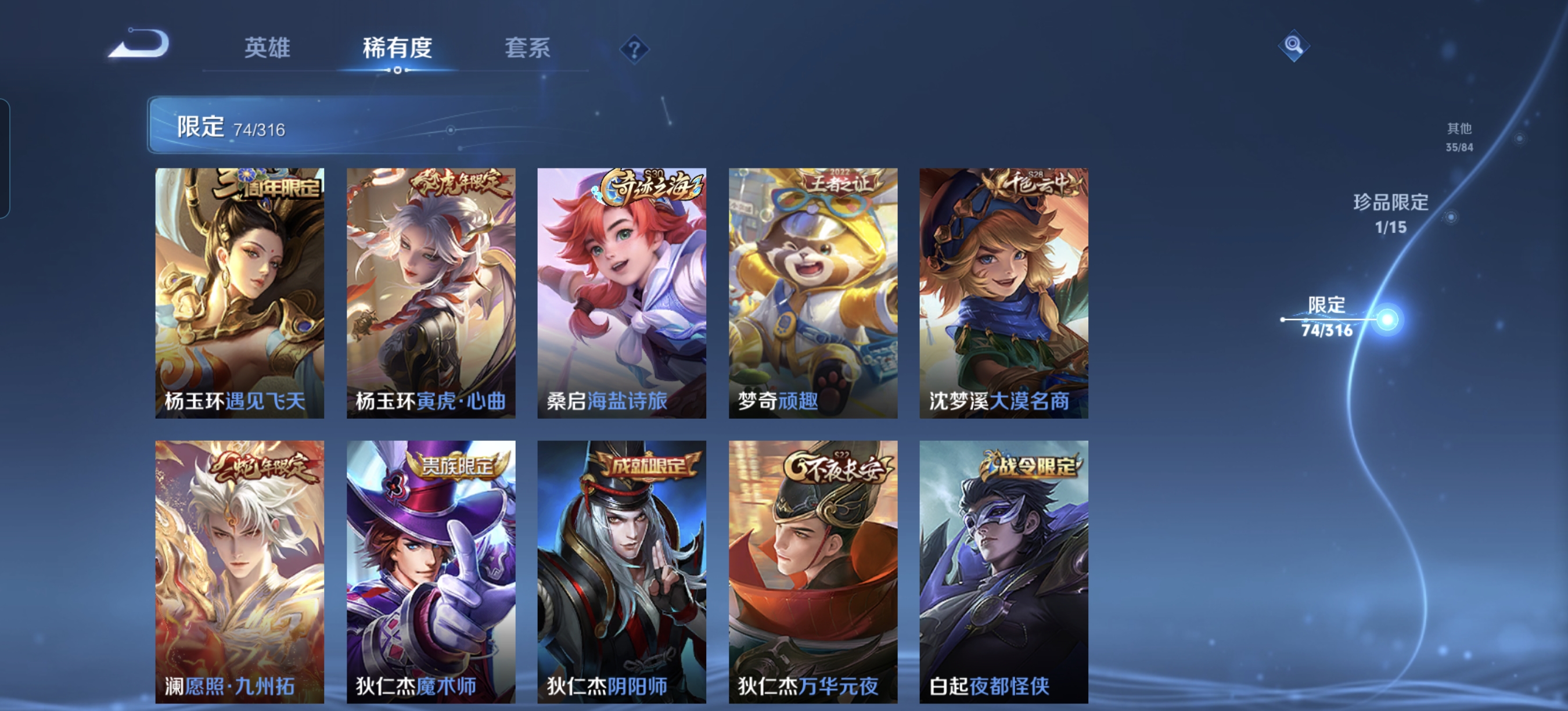This screenshot has height=711, width=1568.
Task: Choose 杨玉环 遇见飞天 skin card
Action: pos(240,293)
